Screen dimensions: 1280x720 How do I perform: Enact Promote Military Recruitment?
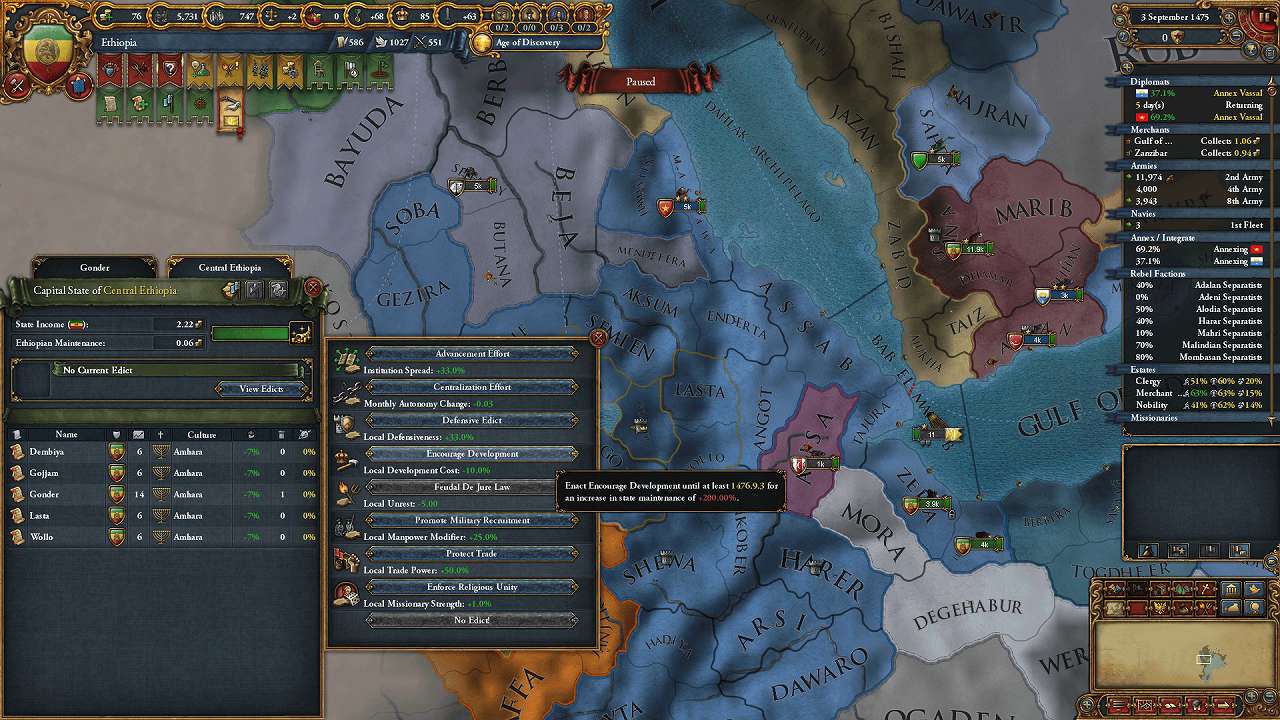(x=472, y=521)
